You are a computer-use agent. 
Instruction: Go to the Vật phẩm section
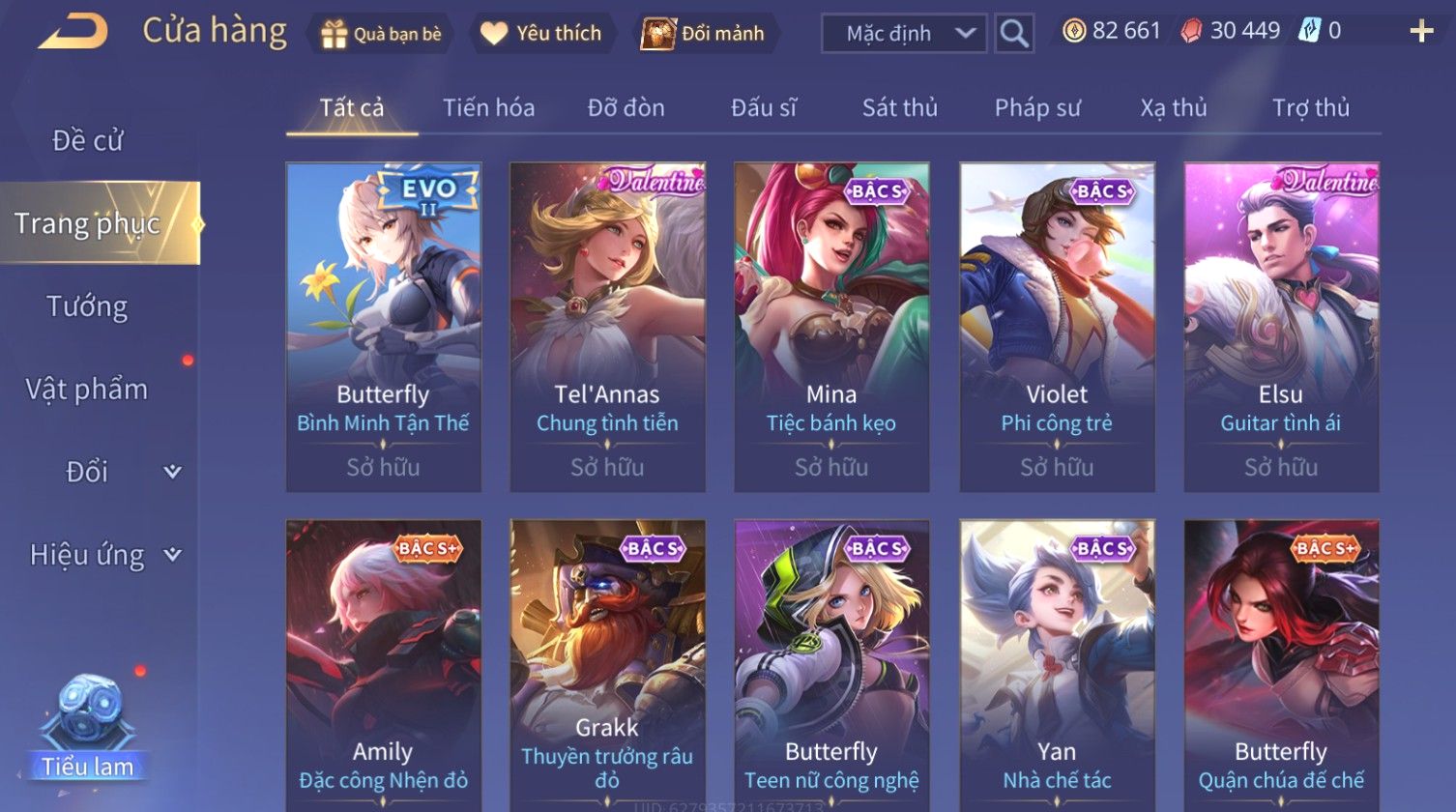click(x=87, y=390)
